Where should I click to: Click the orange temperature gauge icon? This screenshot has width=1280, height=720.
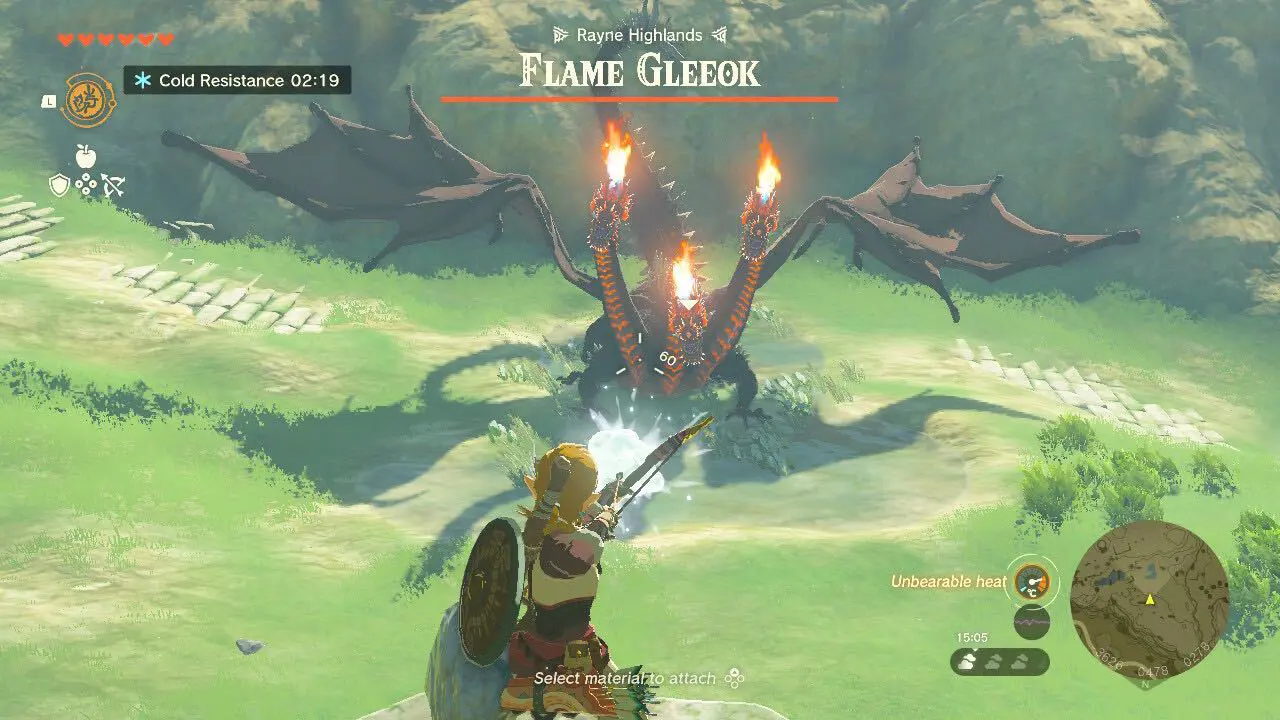point(1033,582)
